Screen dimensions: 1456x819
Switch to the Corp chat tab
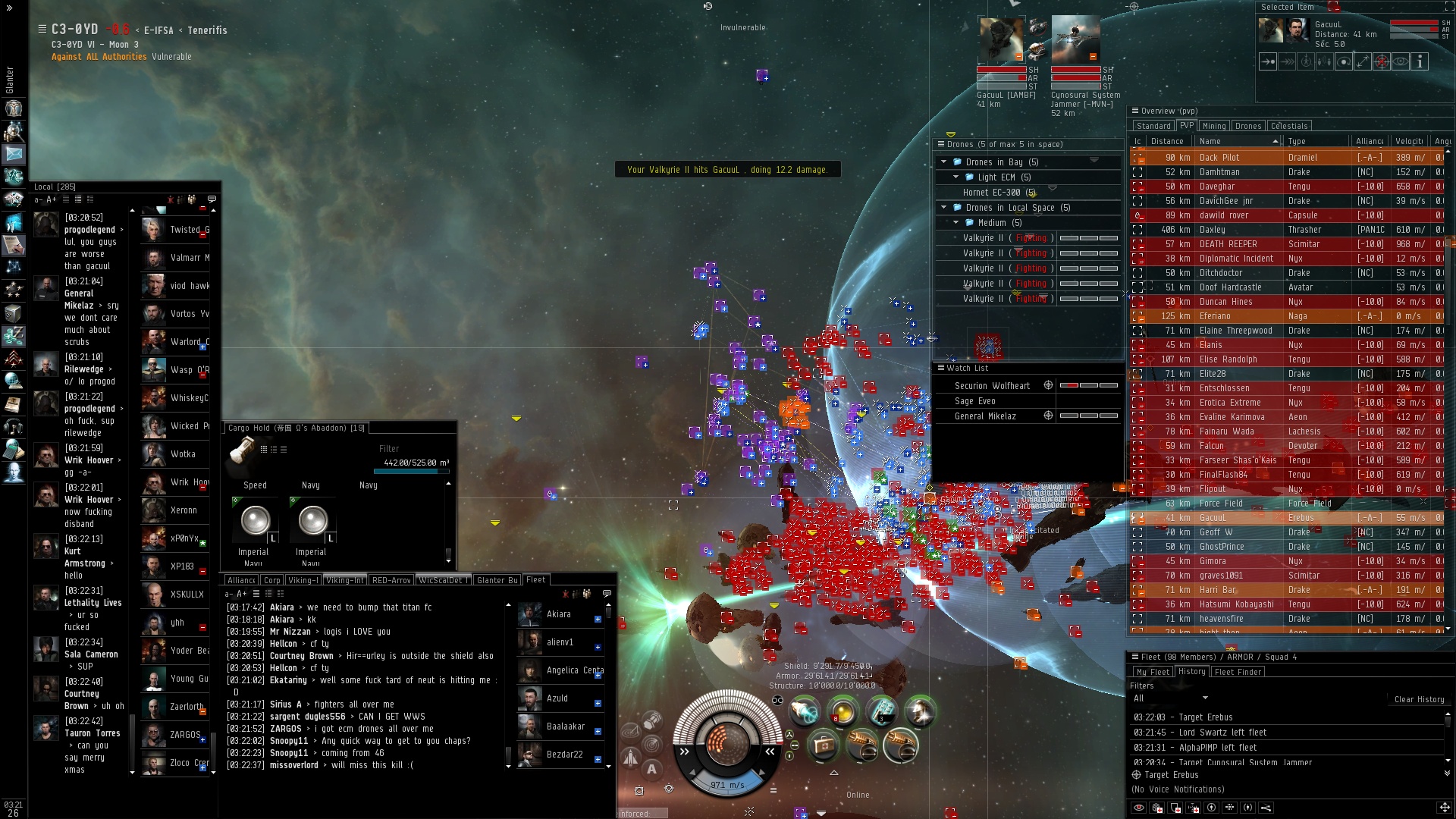coord(272,580)
